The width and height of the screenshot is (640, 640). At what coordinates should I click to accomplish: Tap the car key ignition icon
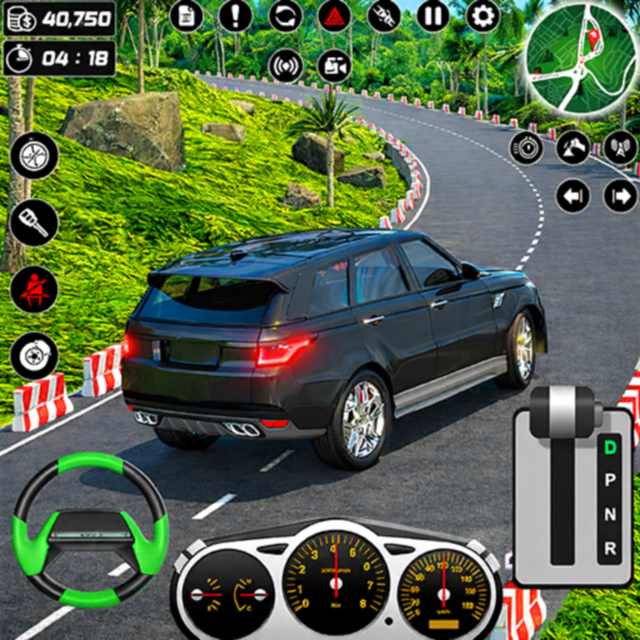click(x=35, y=222)
